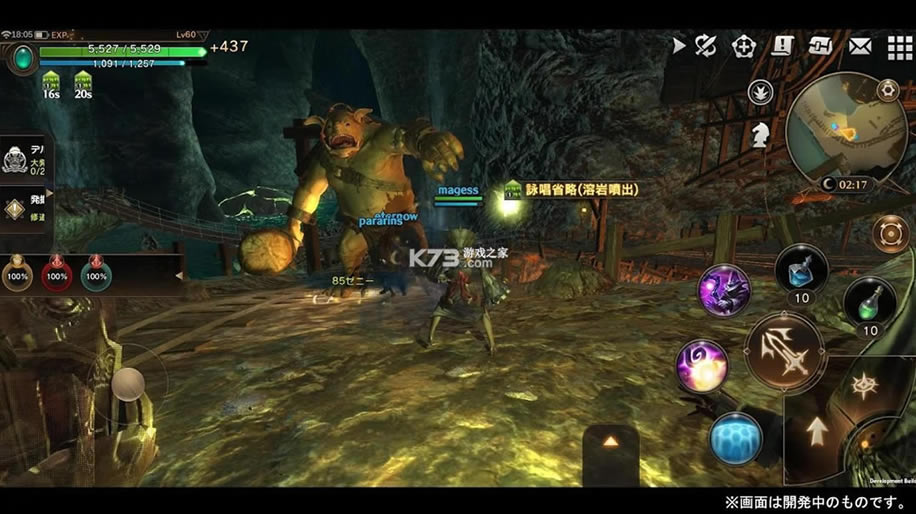Toggle the crossed-out cycle arrows icon

(706, 45)
